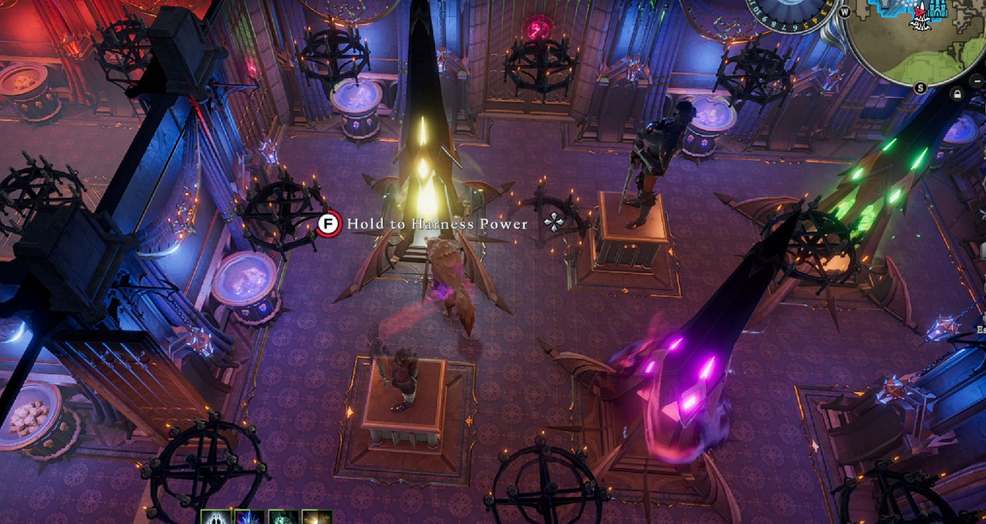Use the golden glow ability icon
This screenshot has height=524, width=986.
(x=317, y=517)
